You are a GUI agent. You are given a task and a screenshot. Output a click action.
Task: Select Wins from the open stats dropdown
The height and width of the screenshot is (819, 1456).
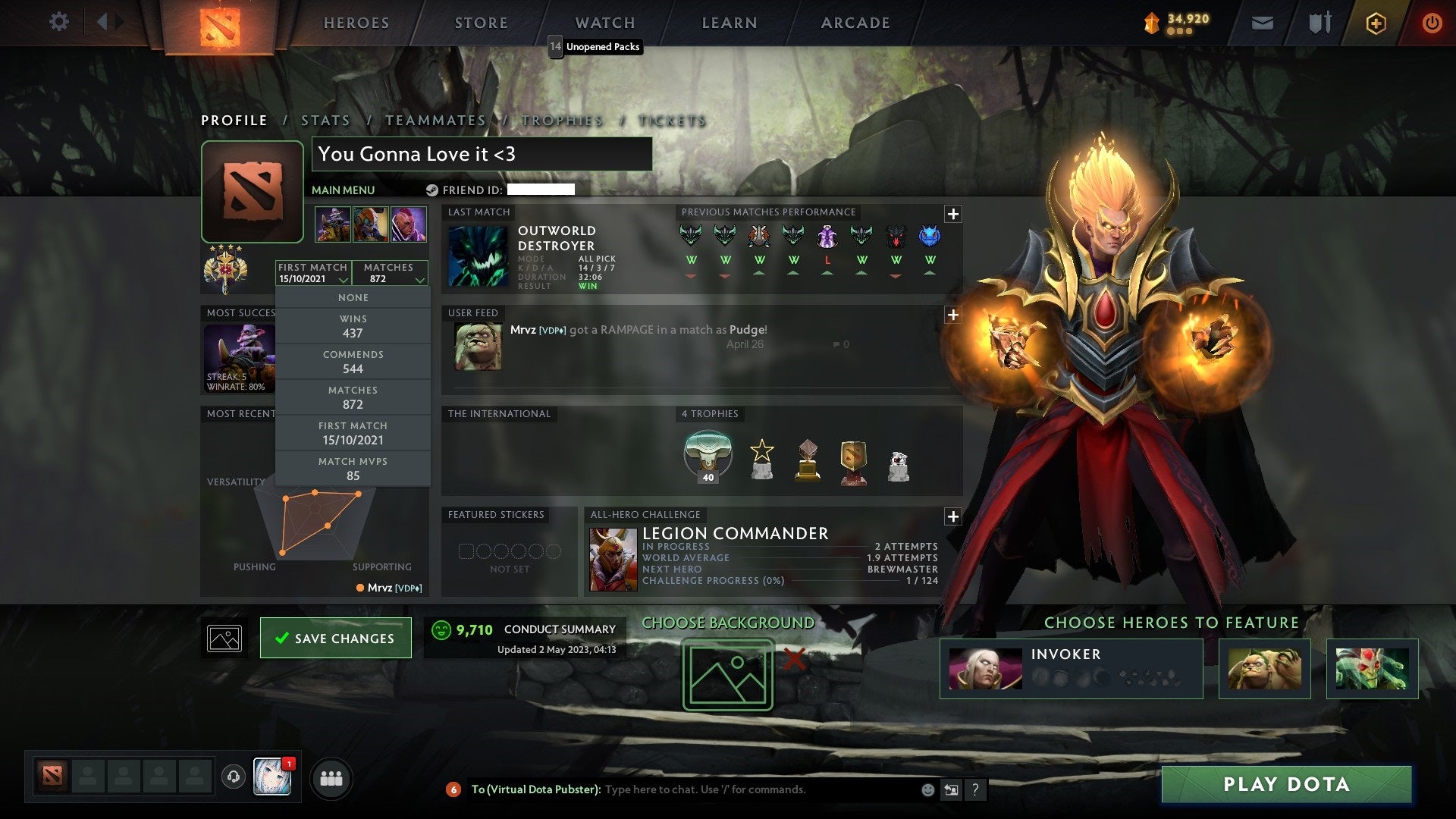353,325
